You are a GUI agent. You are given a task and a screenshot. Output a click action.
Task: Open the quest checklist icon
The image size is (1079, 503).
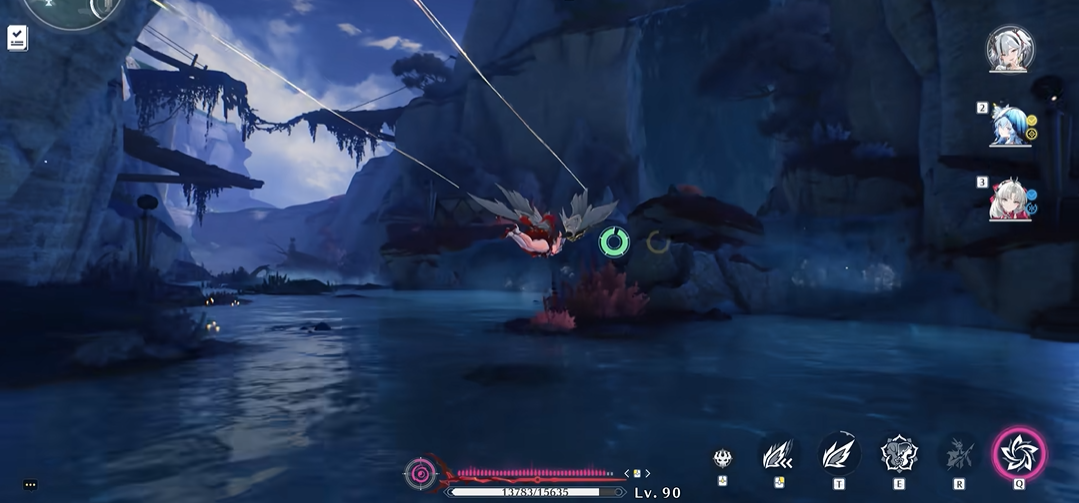coord(17,38)
